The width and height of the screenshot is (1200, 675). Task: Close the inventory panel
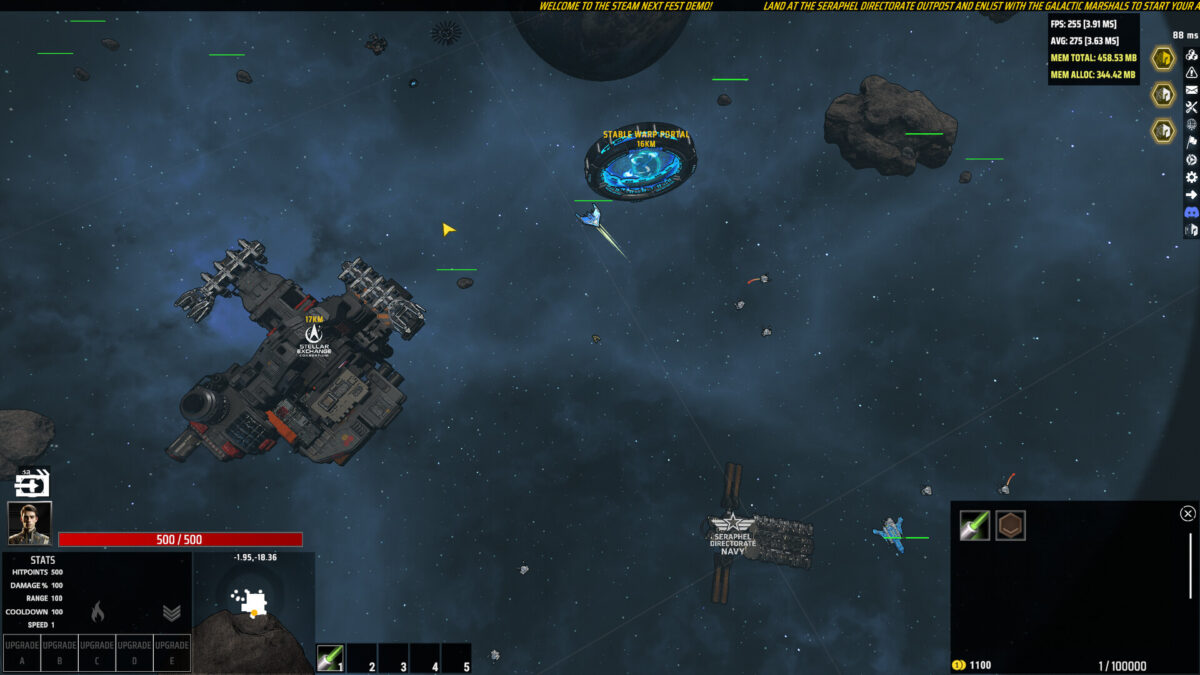click(1187, 514)
